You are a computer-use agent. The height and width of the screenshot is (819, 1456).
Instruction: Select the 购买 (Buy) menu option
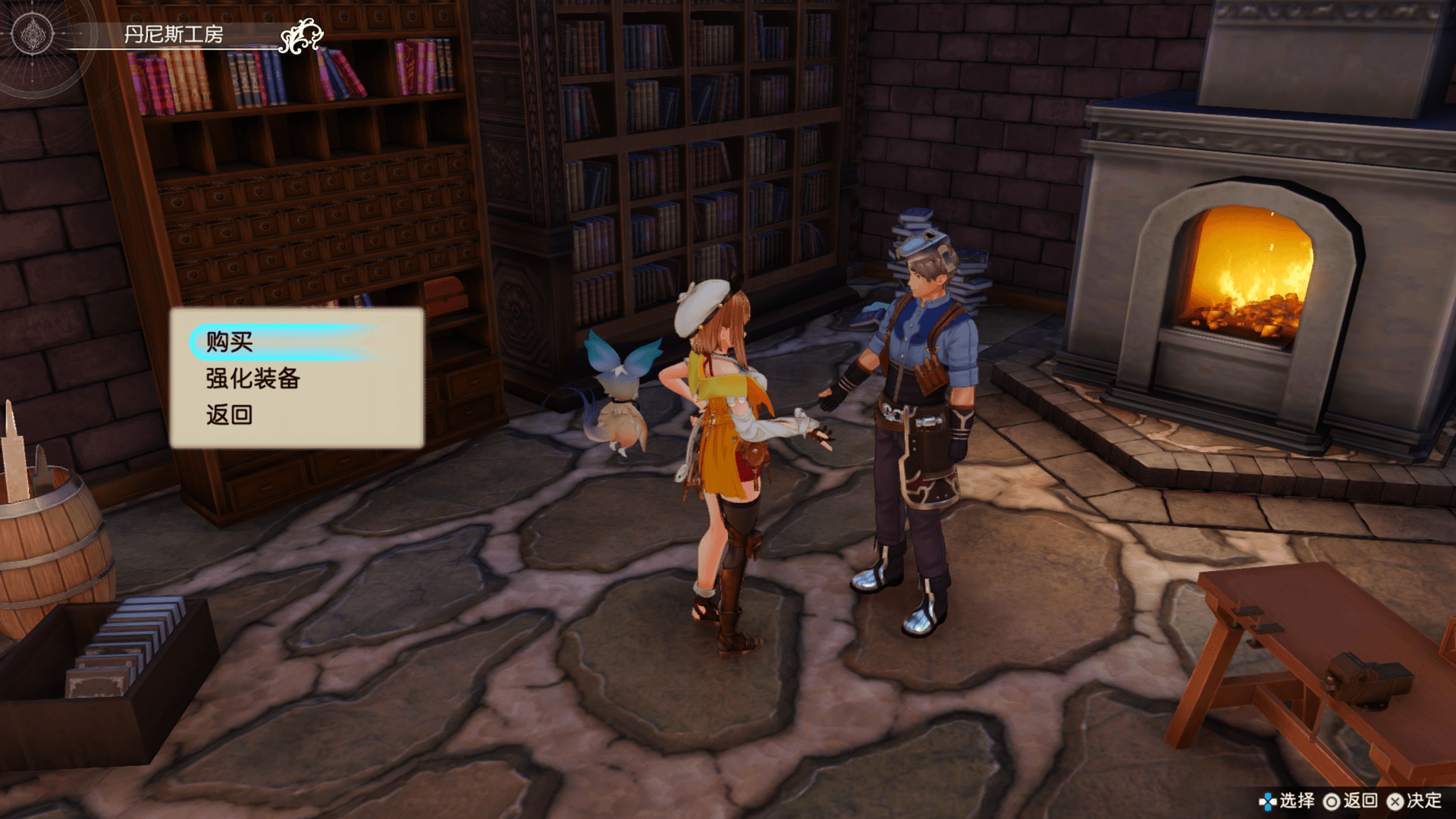[x=230, y=342]
